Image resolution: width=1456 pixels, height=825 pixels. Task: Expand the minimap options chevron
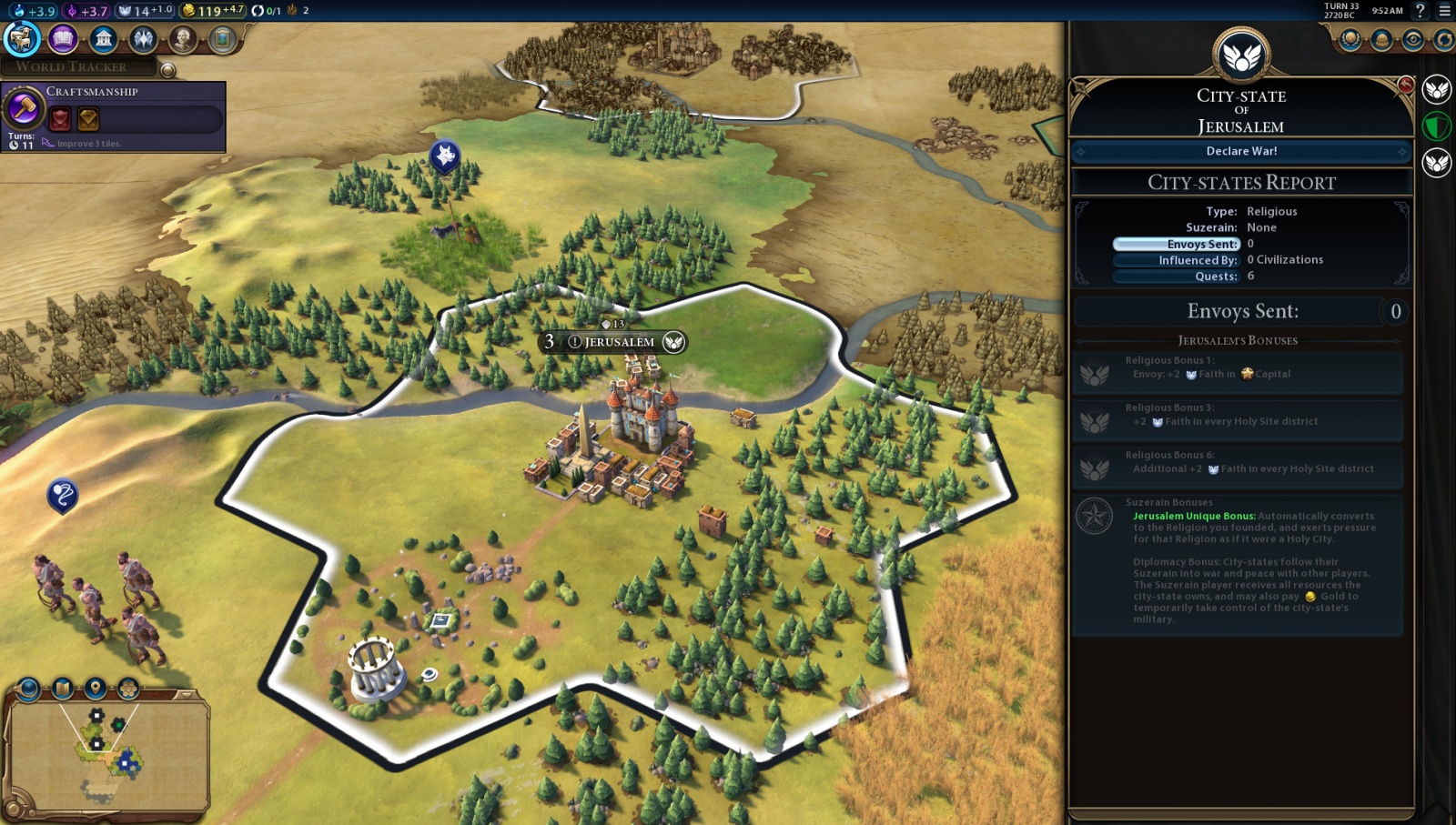[186, 694]
